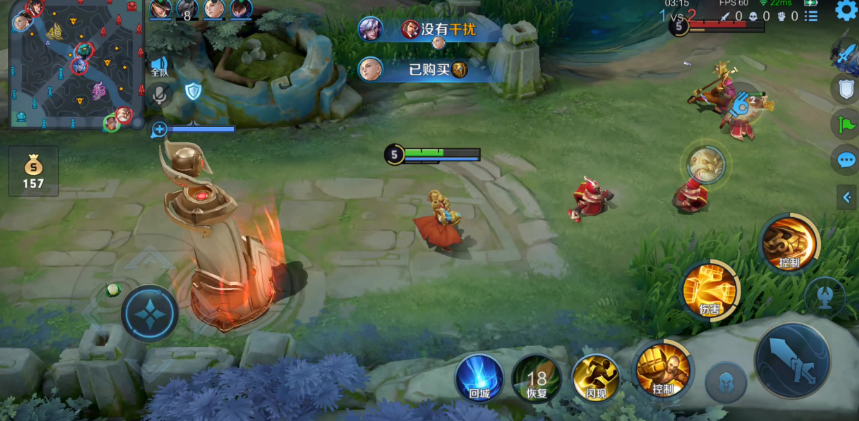The image size is (859, 421).
Task: Collapse the signal panel with the arrow
Action: click(846, 198)
